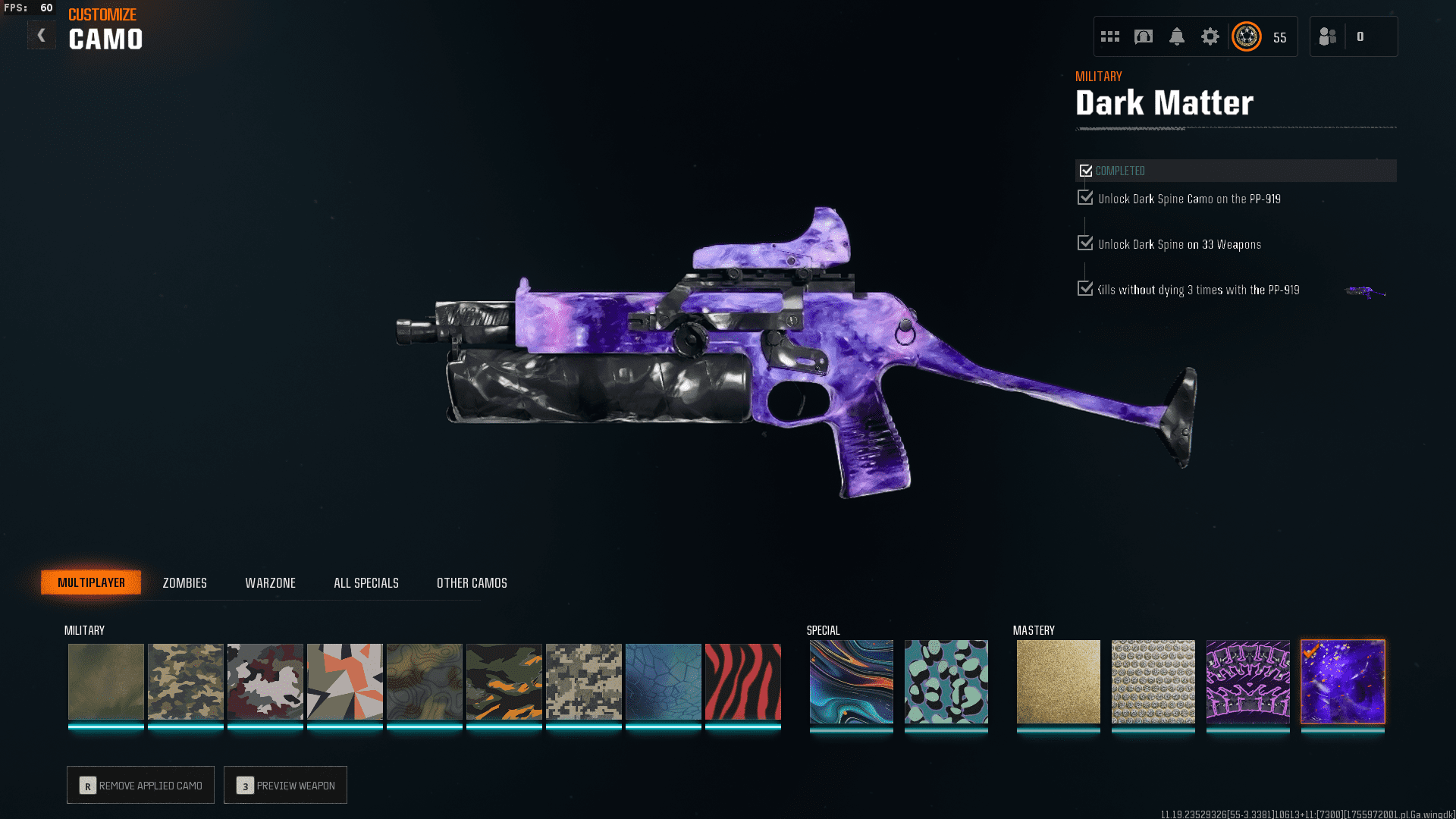Apply the gold mastery camo
This screenshot has height=819, width=1456.
[1058, 681]
